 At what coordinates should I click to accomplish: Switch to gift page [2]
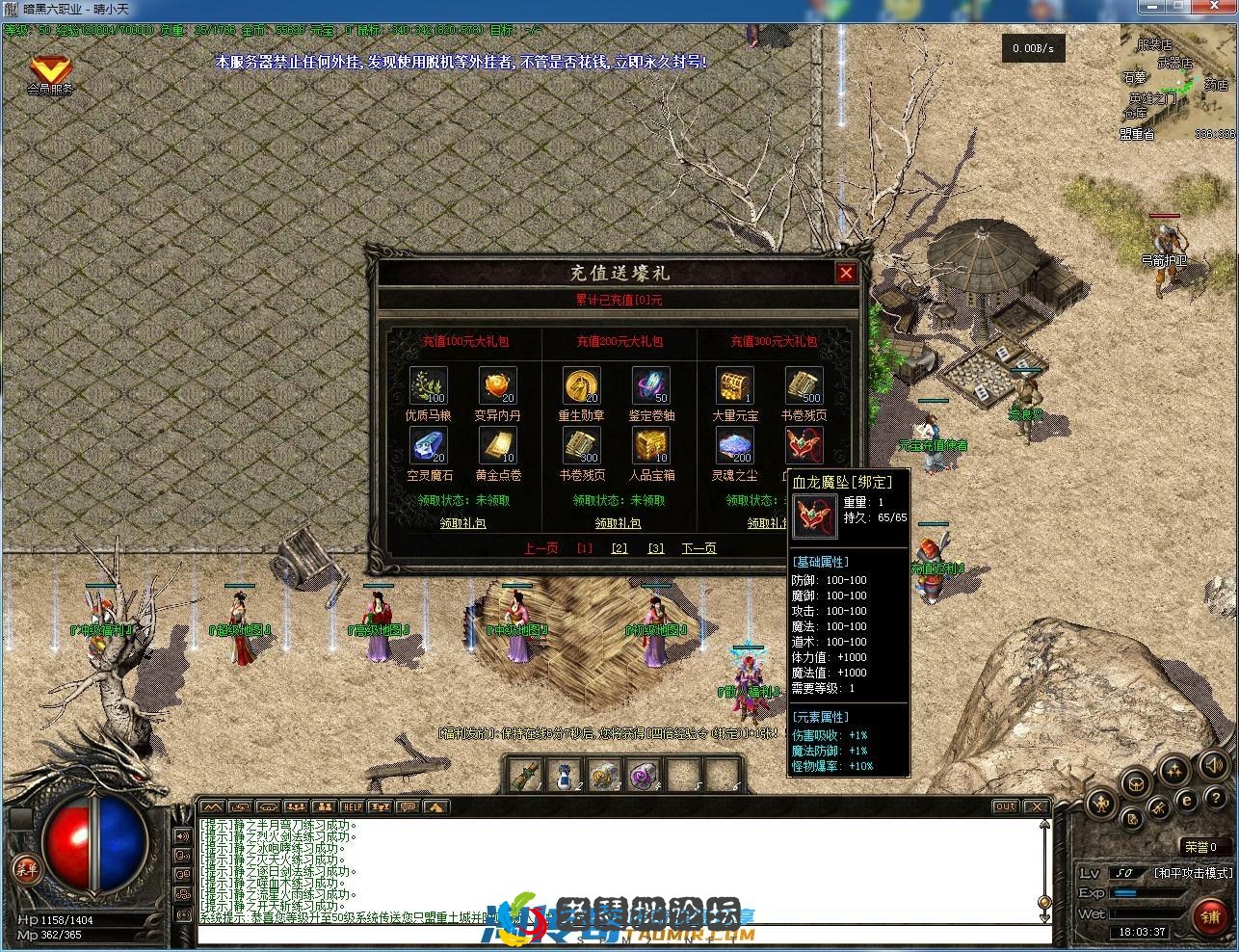(619, 548)
